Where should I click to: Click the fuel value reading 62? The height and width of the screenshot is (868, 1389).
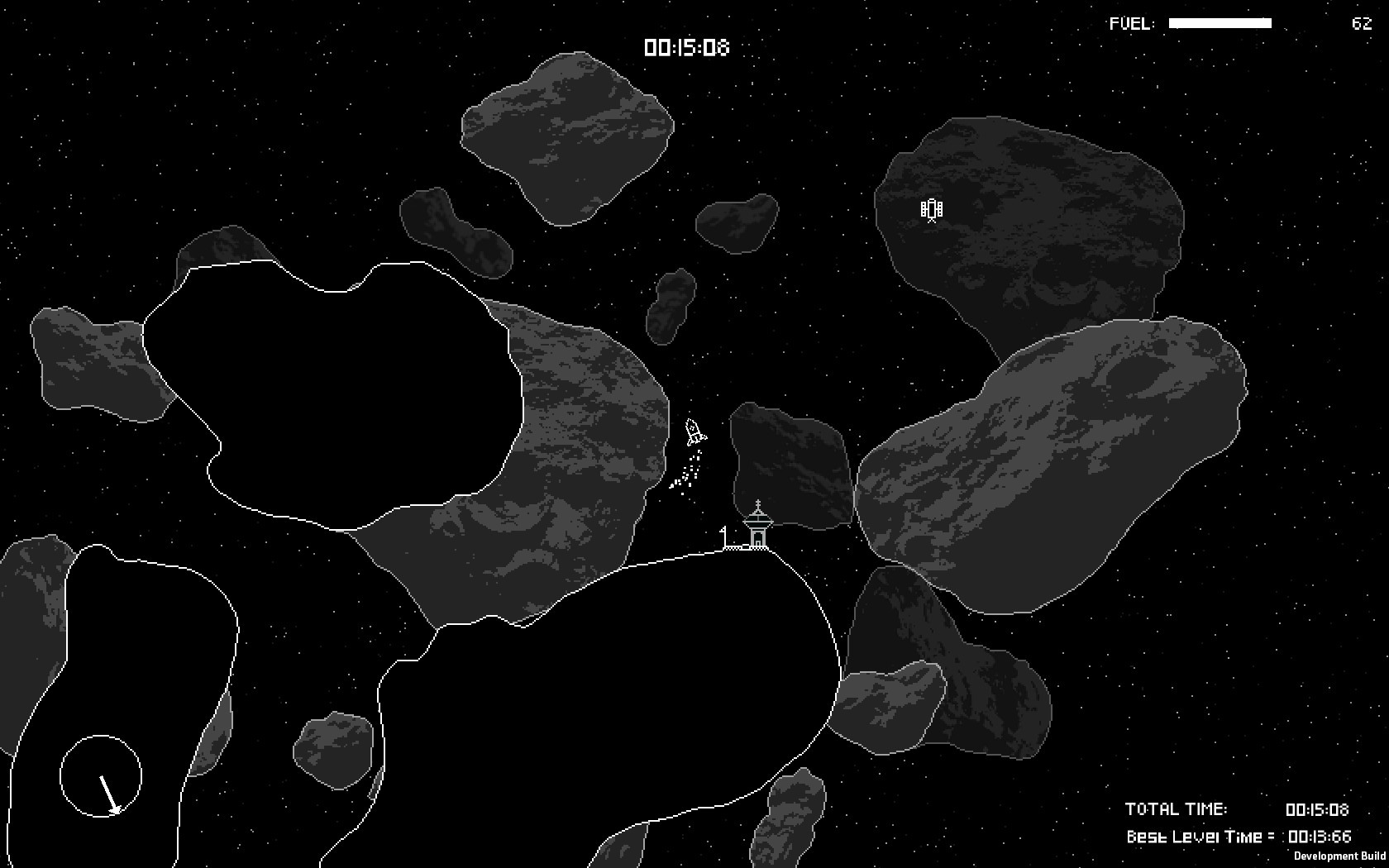[x=1360, y=24]
